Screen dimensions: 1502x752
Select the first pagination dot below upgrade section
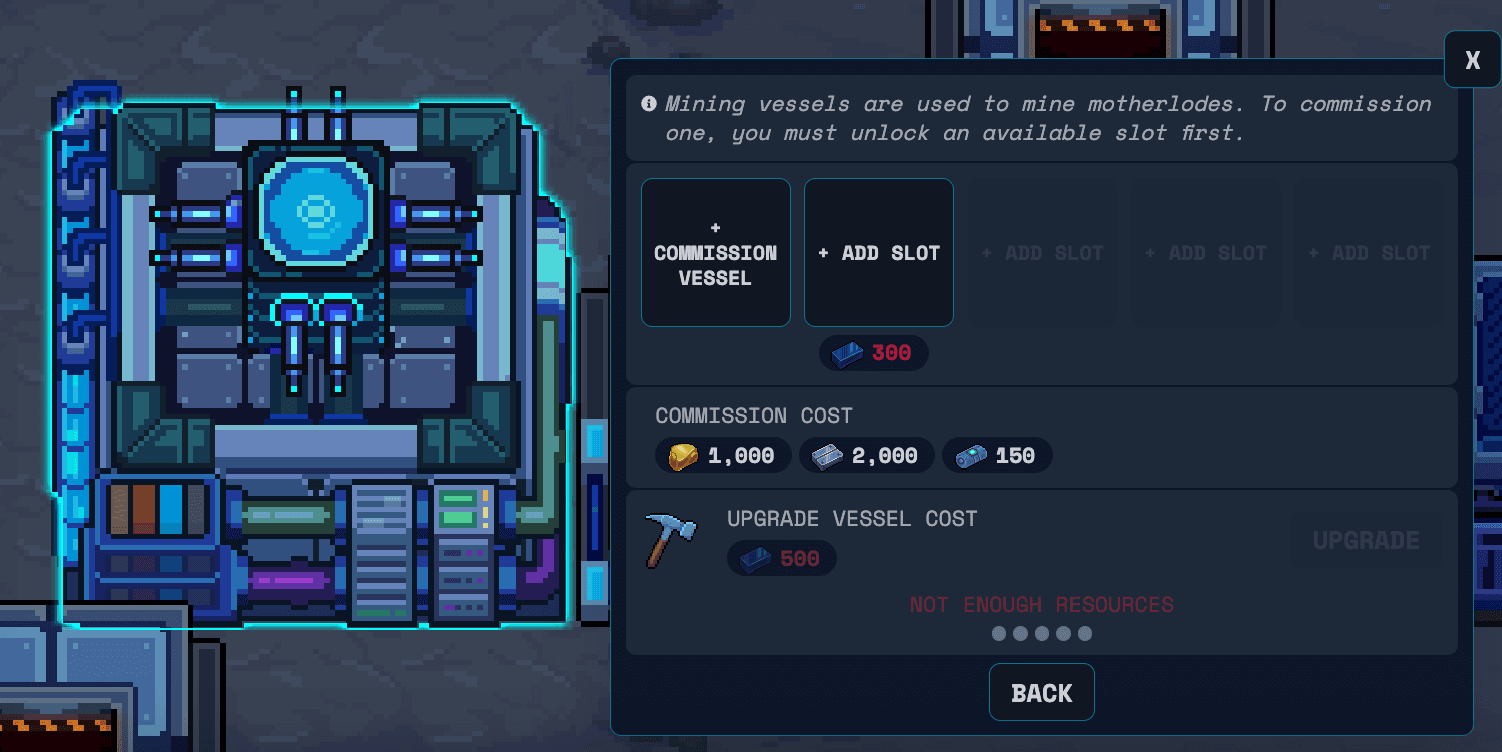pos(999,633)
